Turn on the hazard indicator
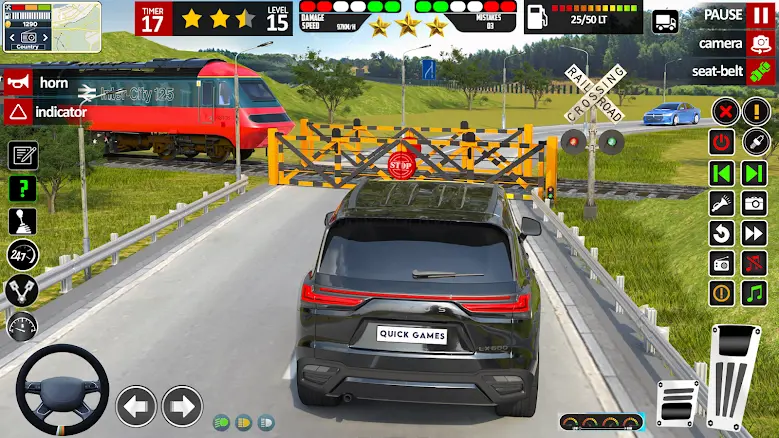This screenshot has height=438, width=779. [x=17, y=112]
